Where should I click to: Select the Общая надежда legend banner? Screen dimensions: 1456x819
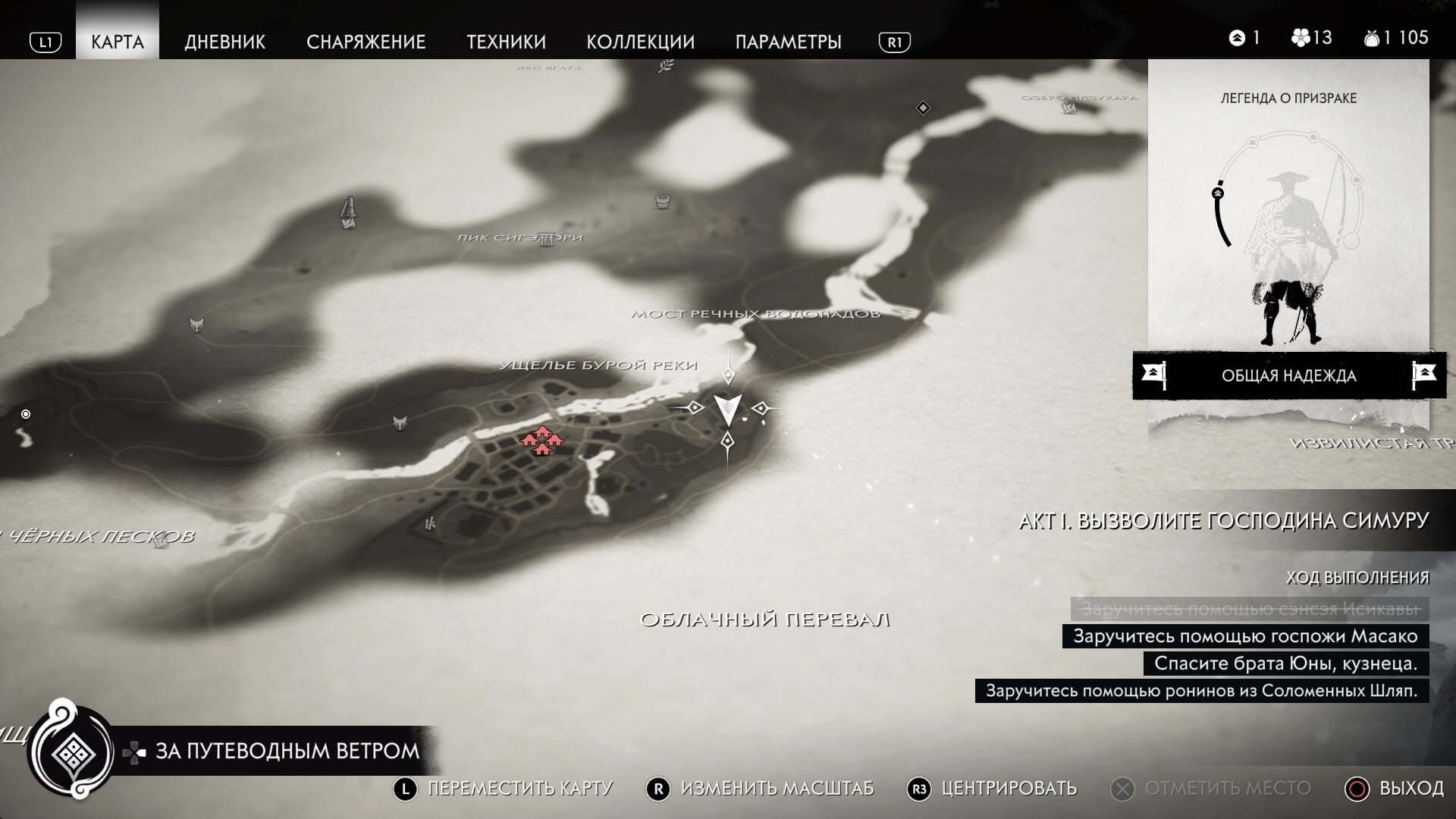click(1288, 375)
